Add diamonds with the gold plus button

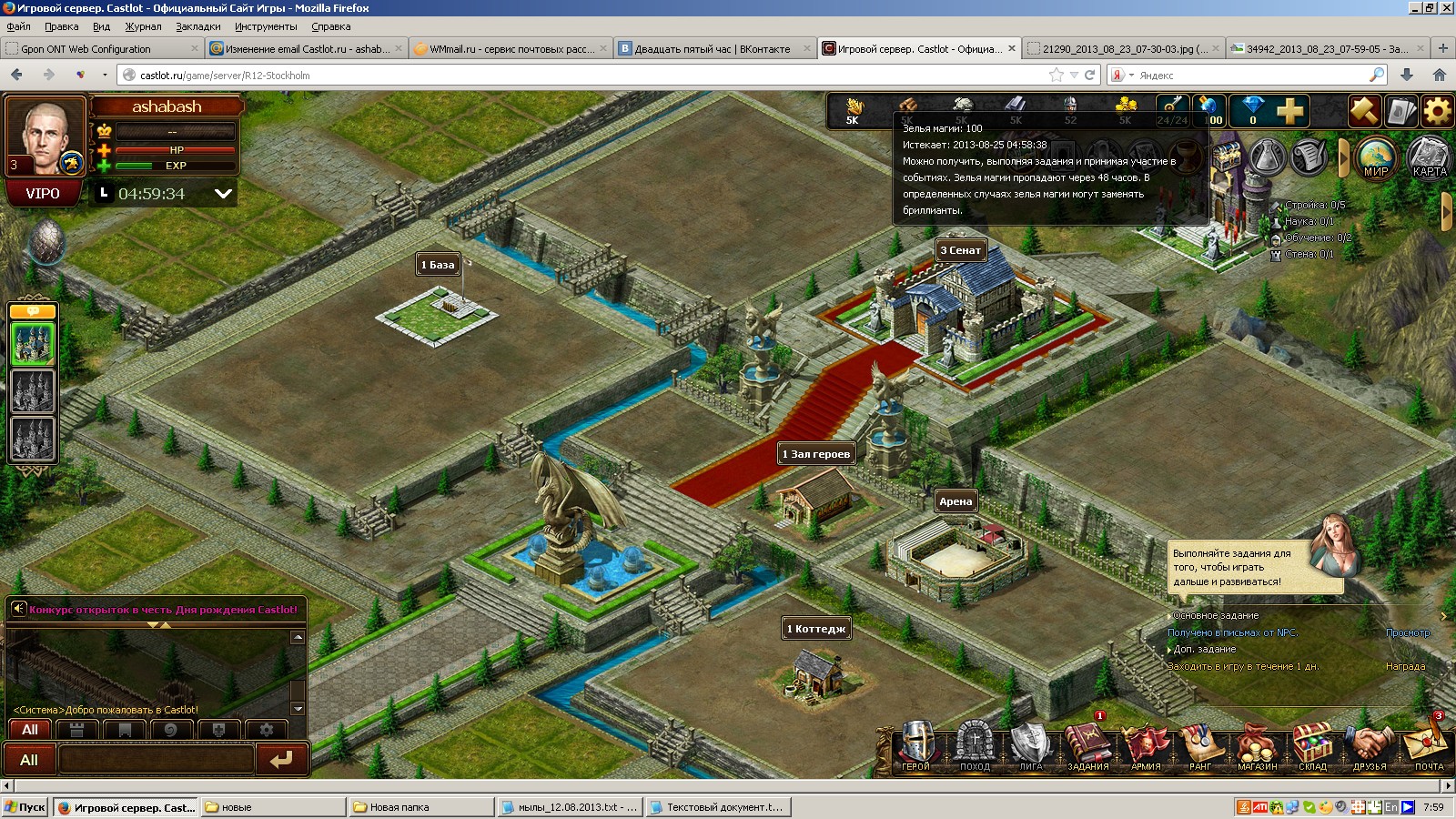point(1289,112)
